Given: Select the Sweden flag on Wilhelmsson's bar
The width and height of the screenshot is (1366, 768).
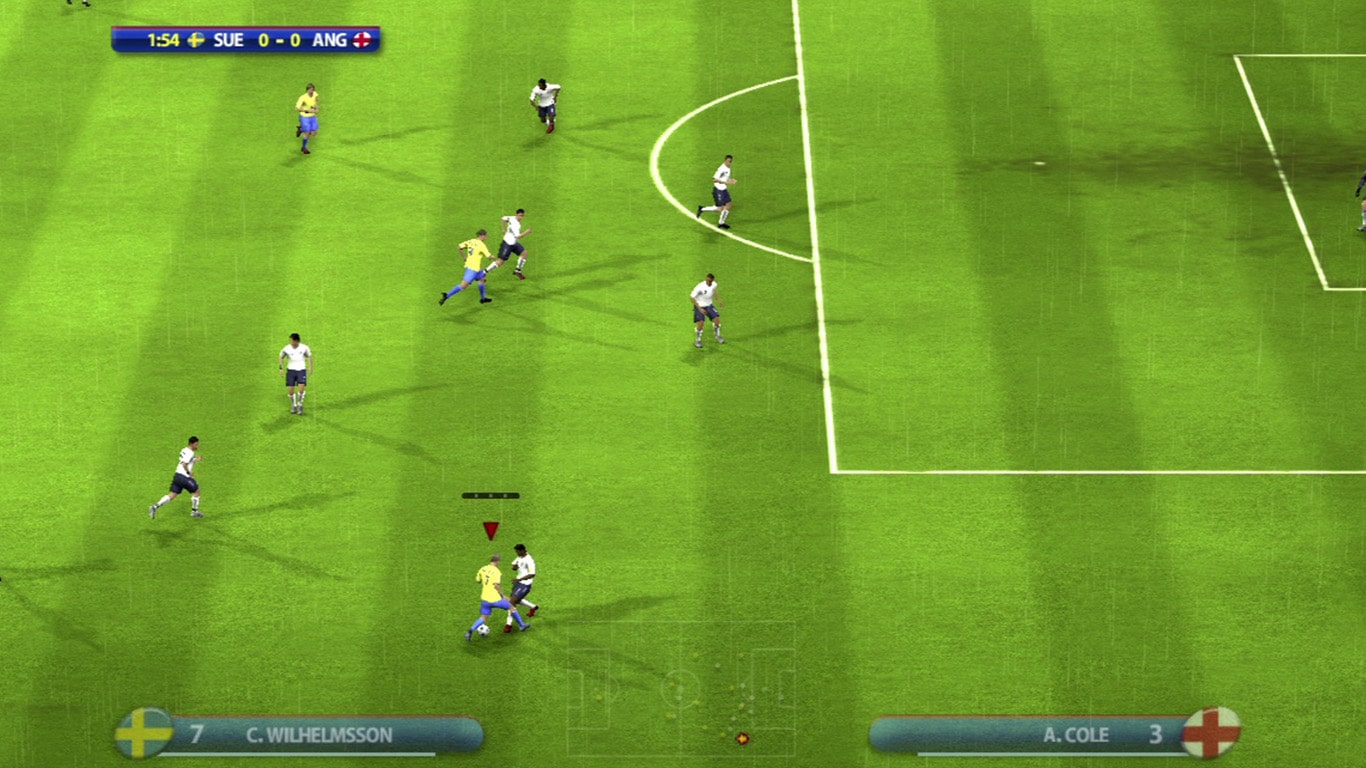Looking at the screenshot, I should pos(140,734).
